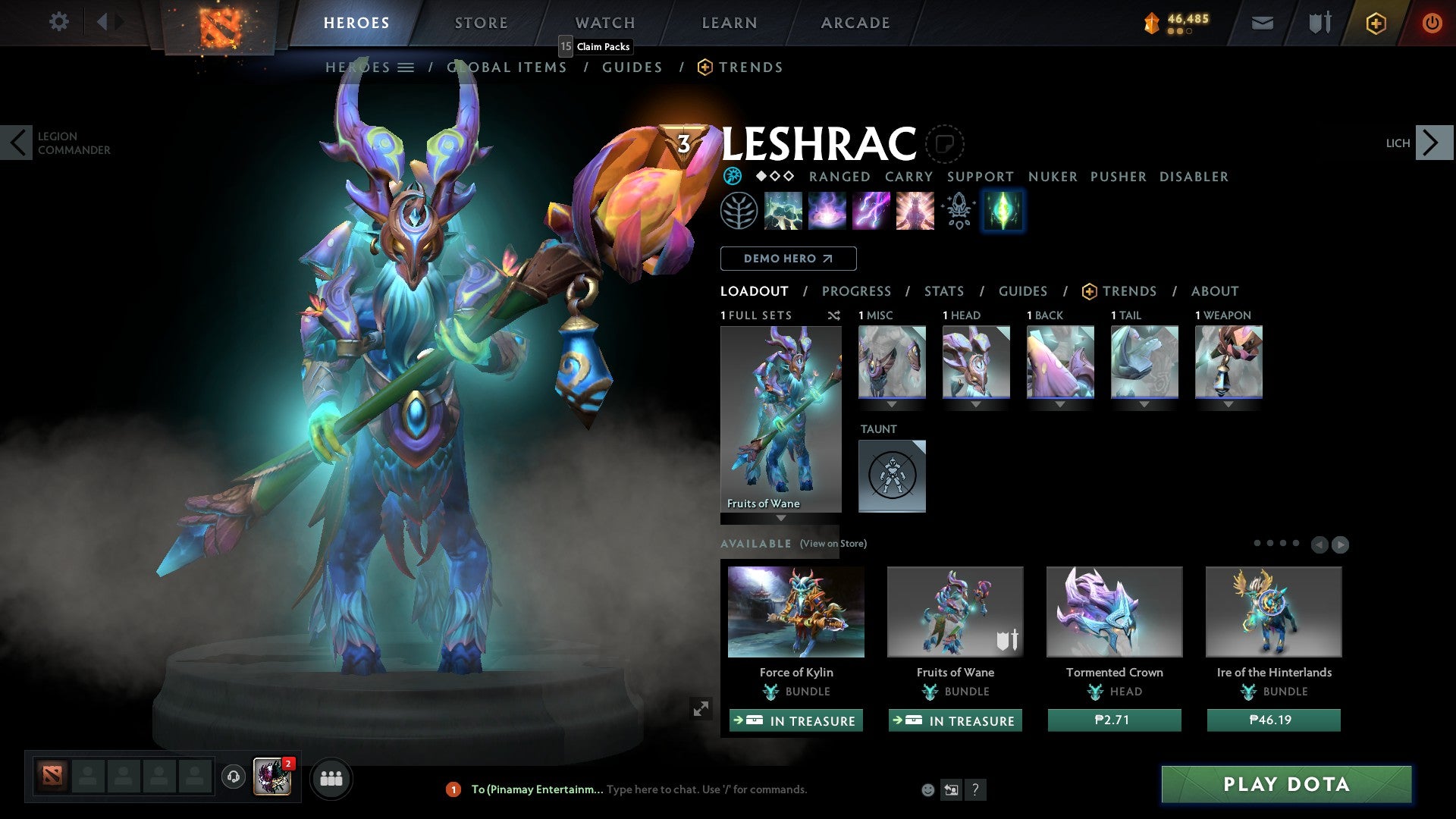Open the Heroes hamburger menu
Screen dimensions: 1456x819
[406, 67]
